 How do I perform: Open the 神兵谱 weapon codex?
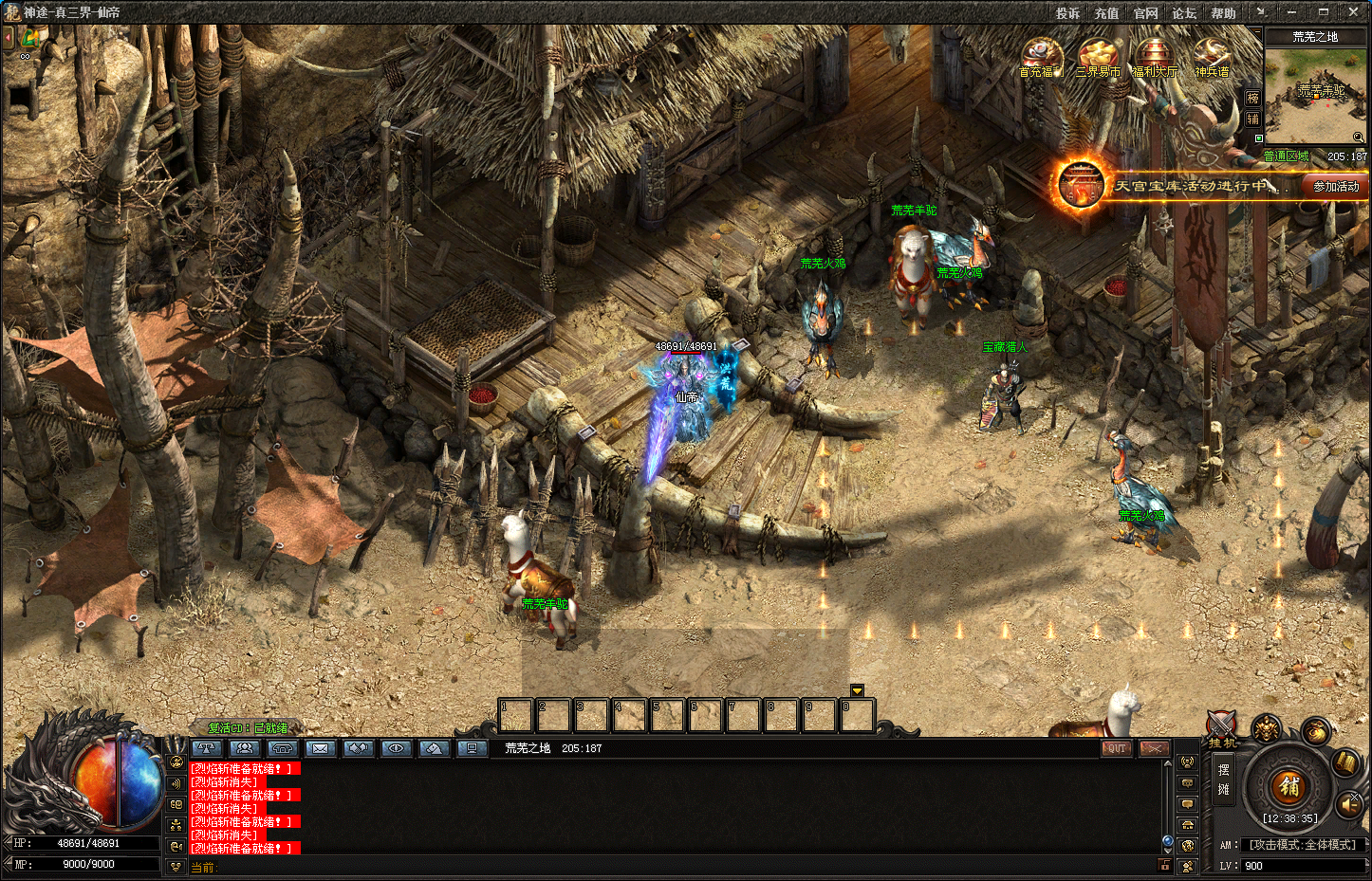pyautogui.click(x=1211, y=57)
